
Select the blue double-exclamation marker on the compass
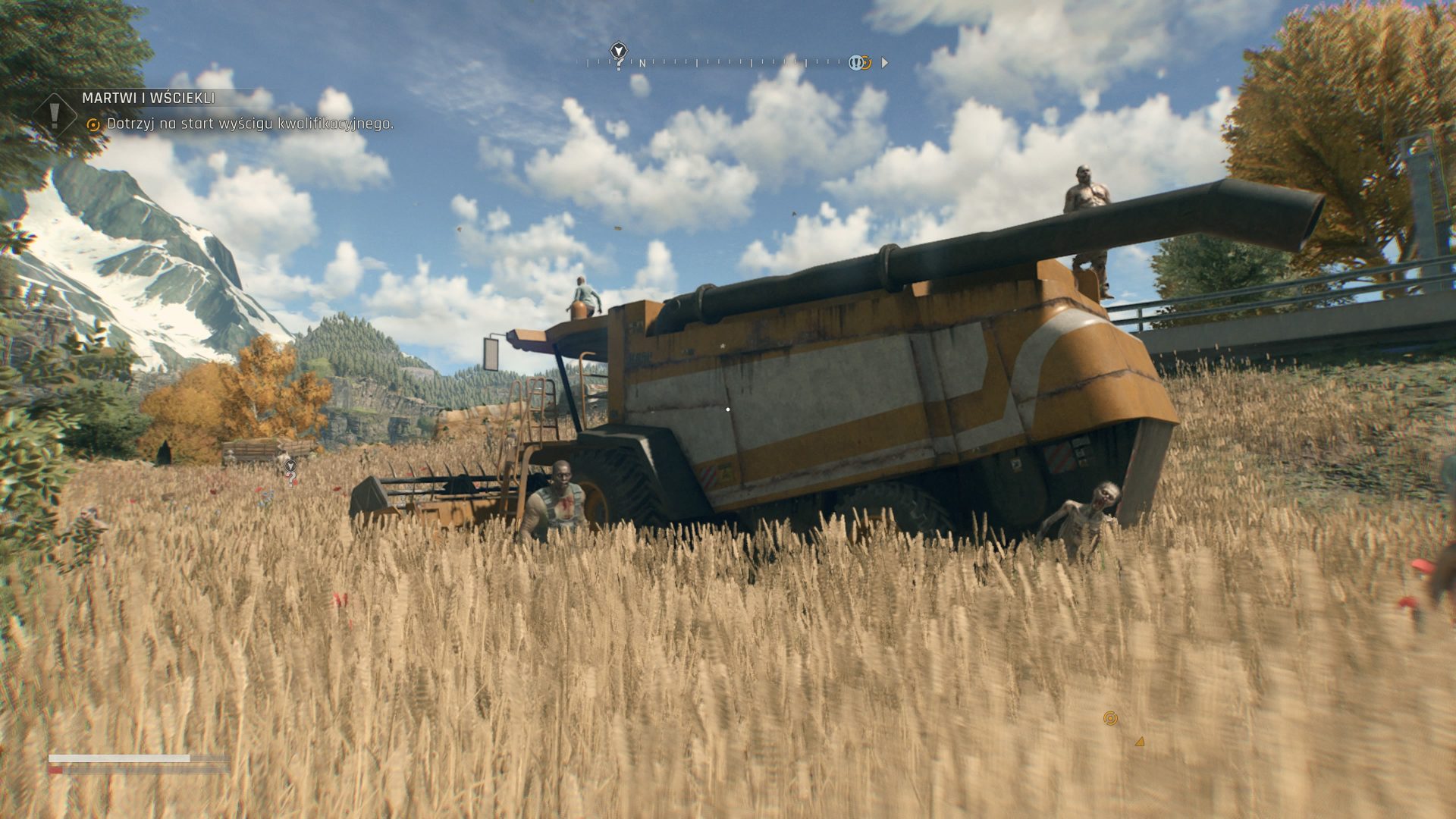[x=855, y=63]
